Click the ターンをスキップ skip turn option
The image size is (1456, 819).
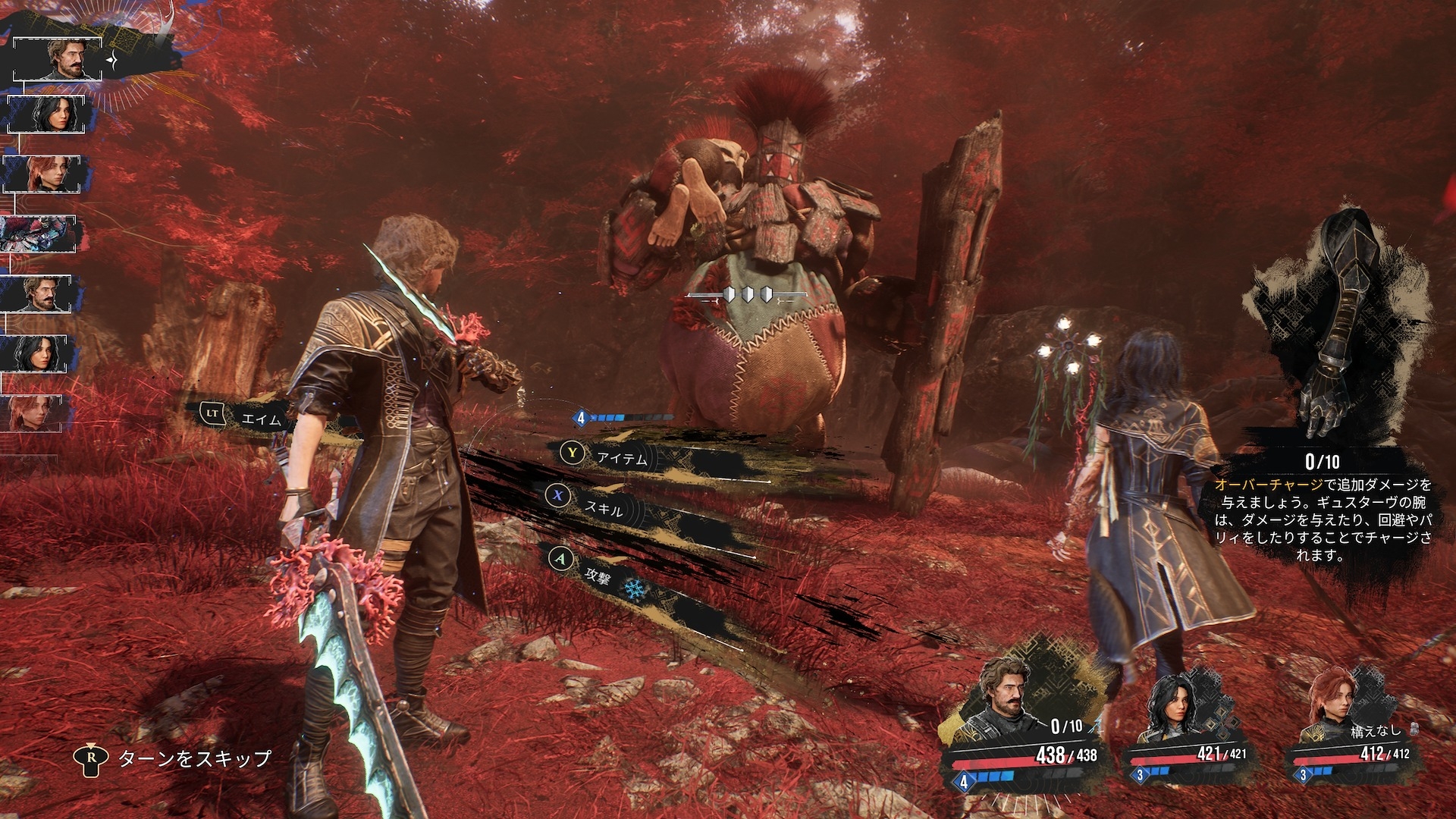(193, 758)
